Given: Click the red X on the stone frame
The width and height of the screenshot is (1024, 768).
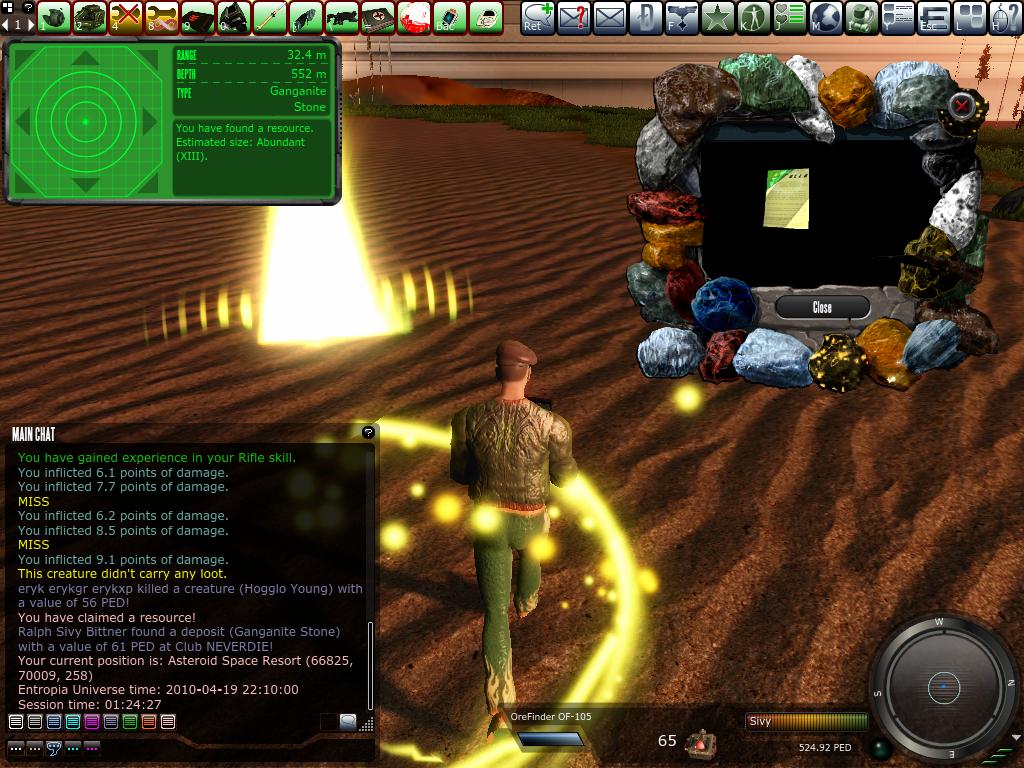Looking at the screenshot, I should point(962,104).
